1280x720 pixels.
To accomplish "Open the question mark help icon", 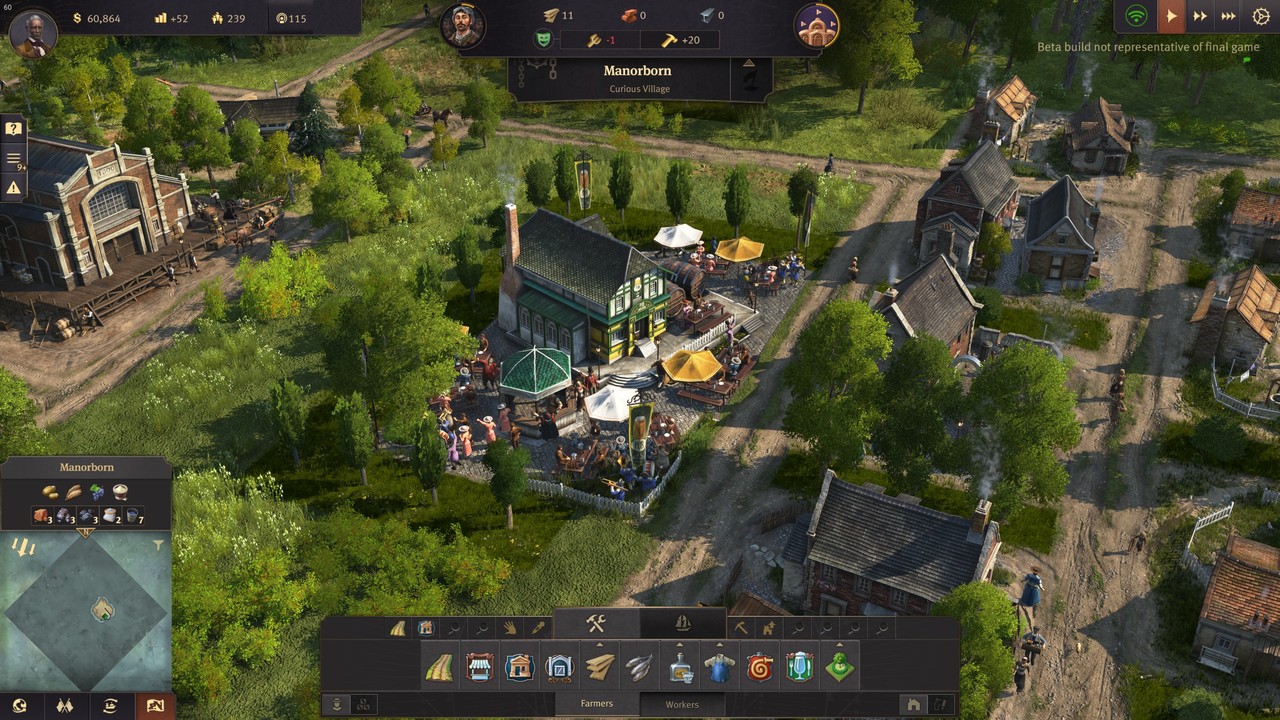I will coord(13,129).
